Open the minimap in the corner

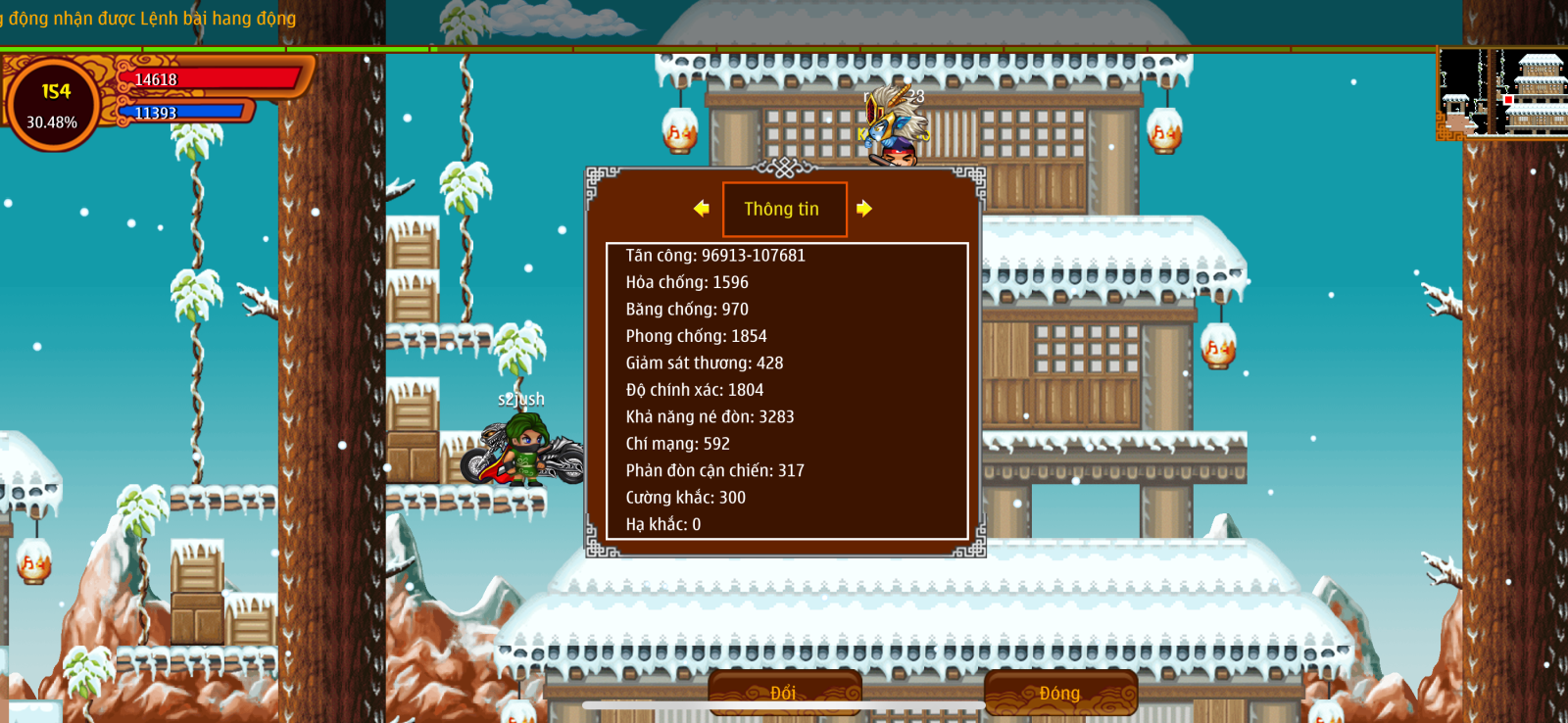tap(1501, 93)
